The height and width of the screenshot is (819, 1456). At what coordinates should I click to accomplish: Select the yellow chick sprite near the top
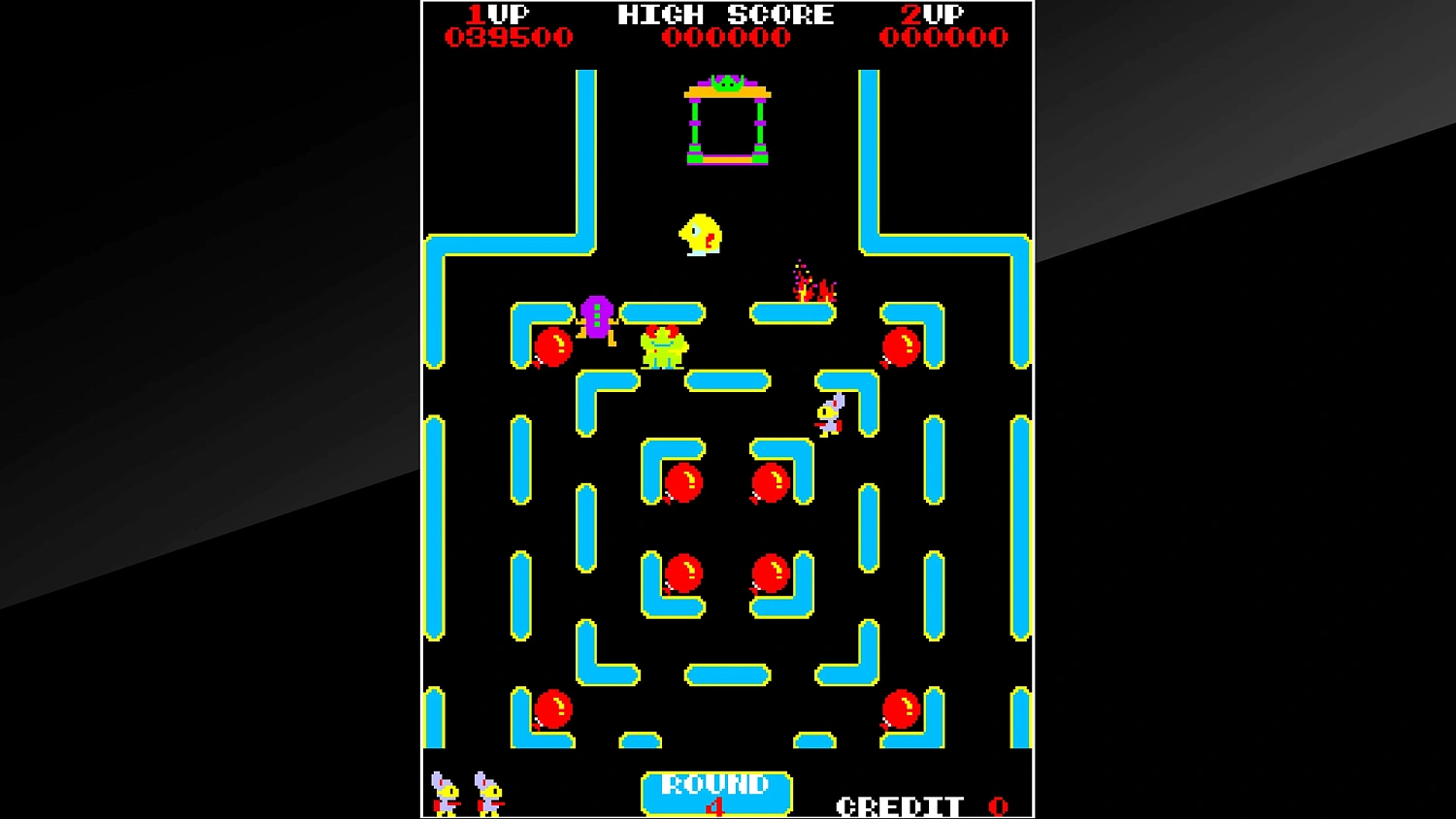click(698, 236)
